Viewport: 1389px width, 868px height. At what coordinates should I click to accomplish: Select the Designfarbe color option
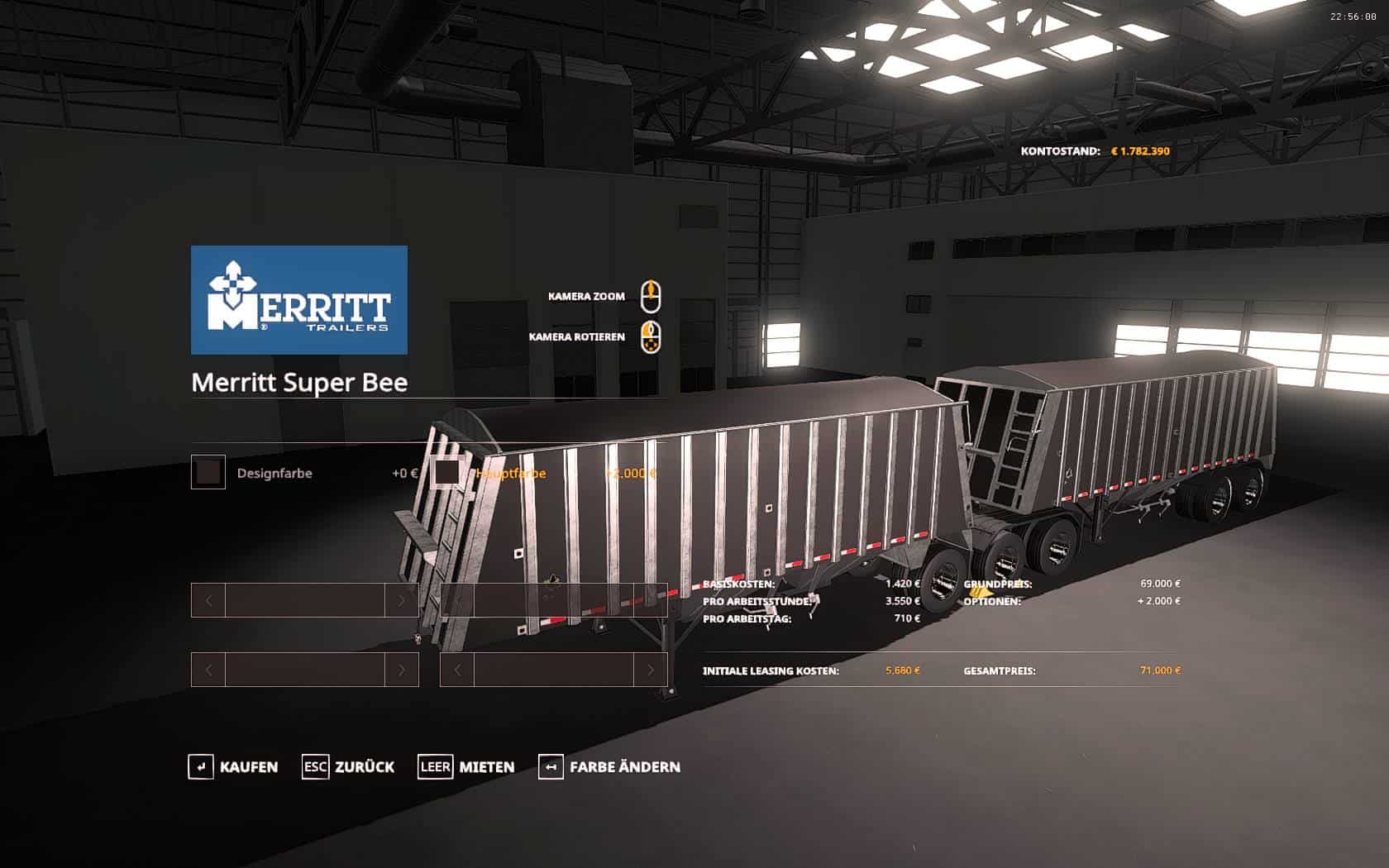[208, 473]
